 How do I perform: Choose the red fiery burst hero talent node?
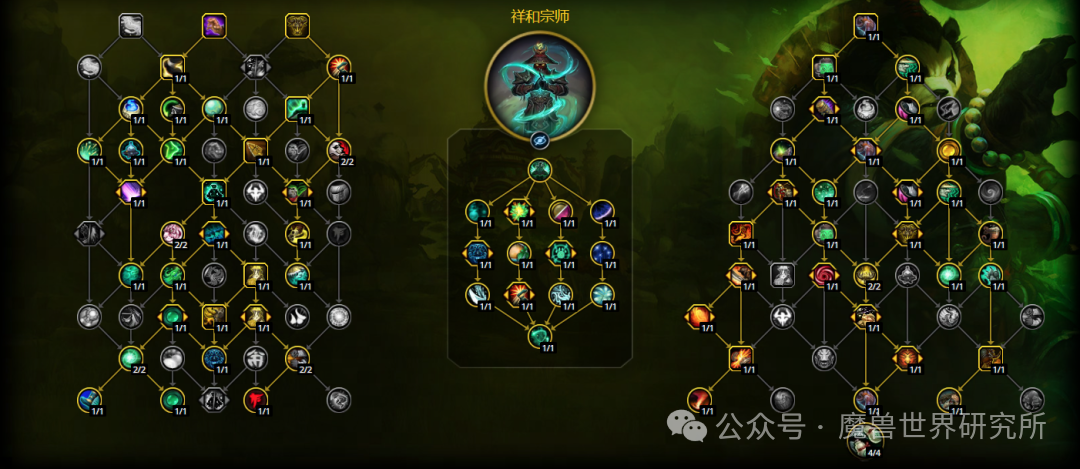[519, 293]
